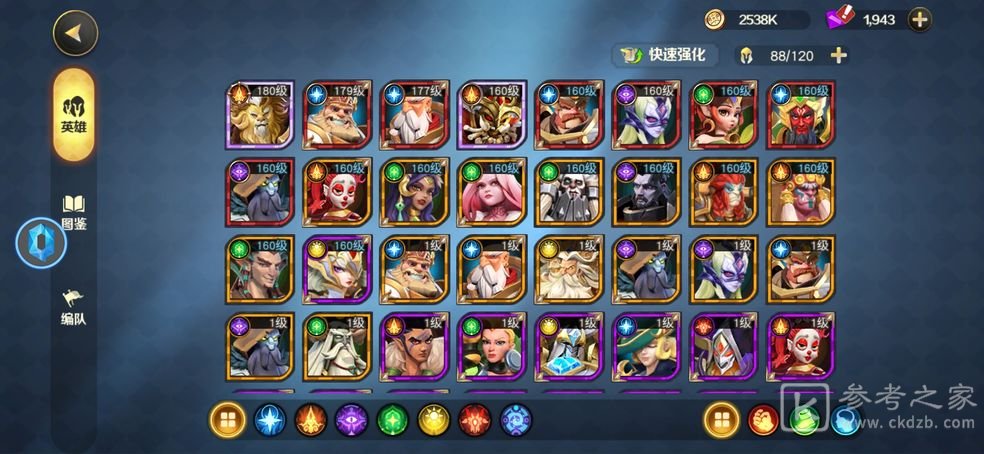984x454 pixels.
Task: Filter heroes by green leaf faction
Action: (x=392, y=421)
